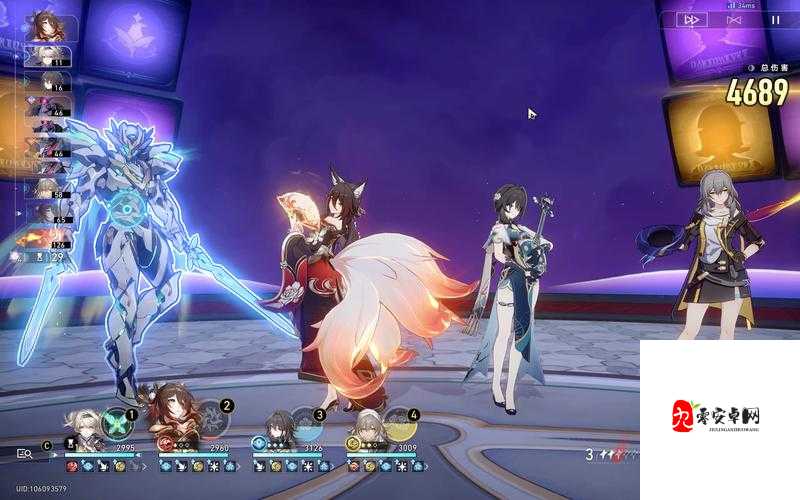
Task: Activate party member 2's ultimate icon
Action: click(210, 420)
